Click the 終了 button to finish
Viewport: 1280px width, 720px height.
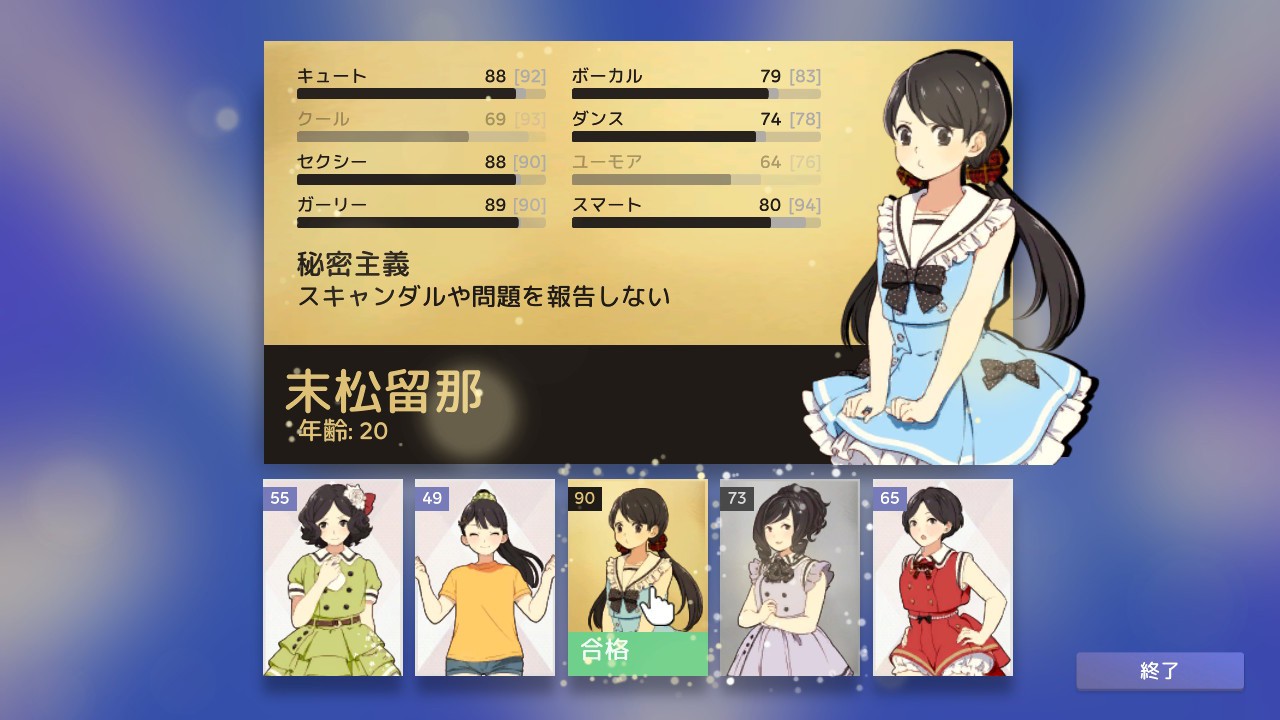(1160, 671)
